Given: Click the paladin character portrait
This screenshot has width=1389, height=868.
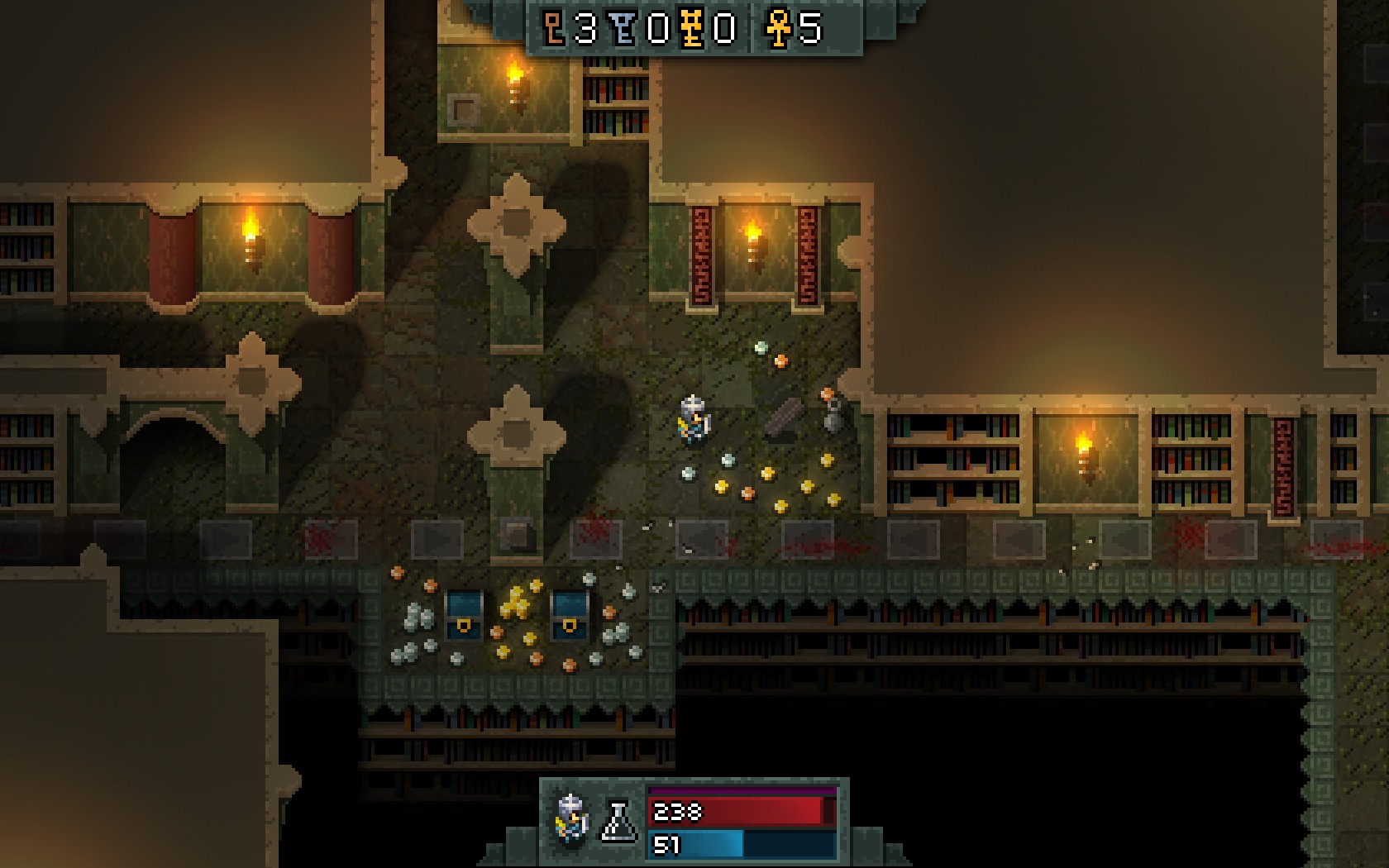Looking at the screenshot, I should [x=571, y=820].
